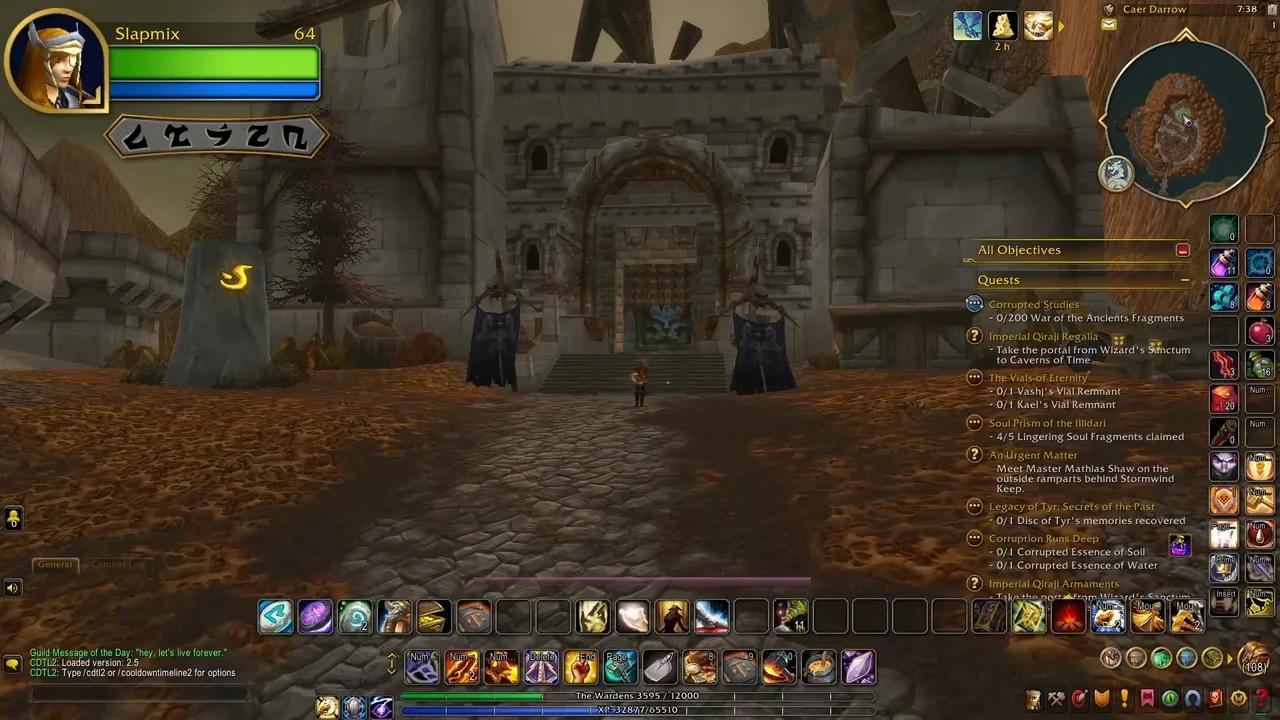Switch to the Combat Log chat tab

click(118, 564)
